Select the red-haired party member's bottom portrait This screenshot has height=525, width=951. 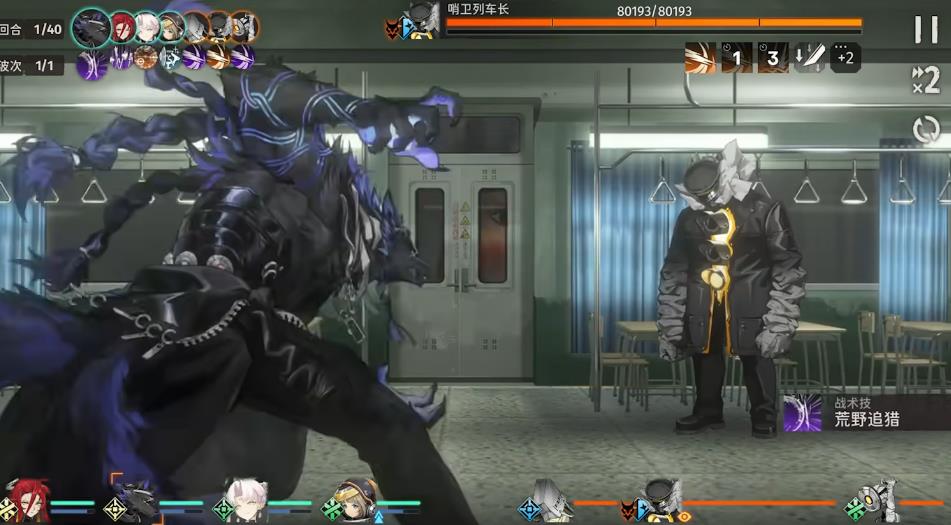pyautogui.click(x=28, y=500)
